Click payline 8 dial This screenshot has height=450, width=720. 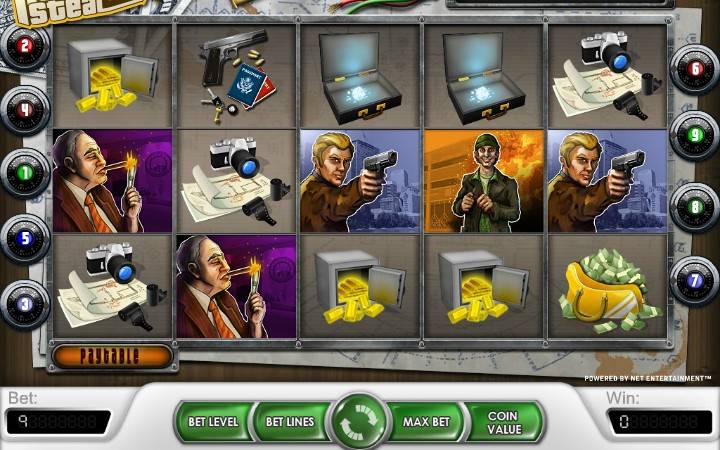695,208
